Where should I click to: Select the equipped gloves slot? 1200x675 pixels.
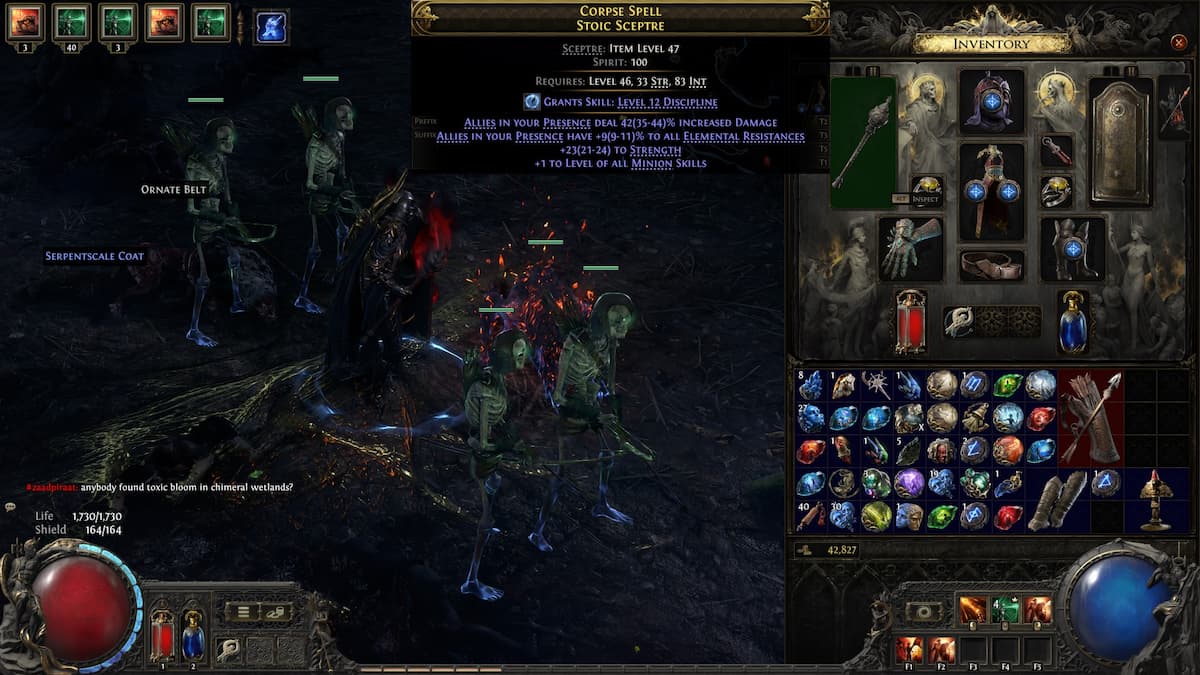coord(910,248)
